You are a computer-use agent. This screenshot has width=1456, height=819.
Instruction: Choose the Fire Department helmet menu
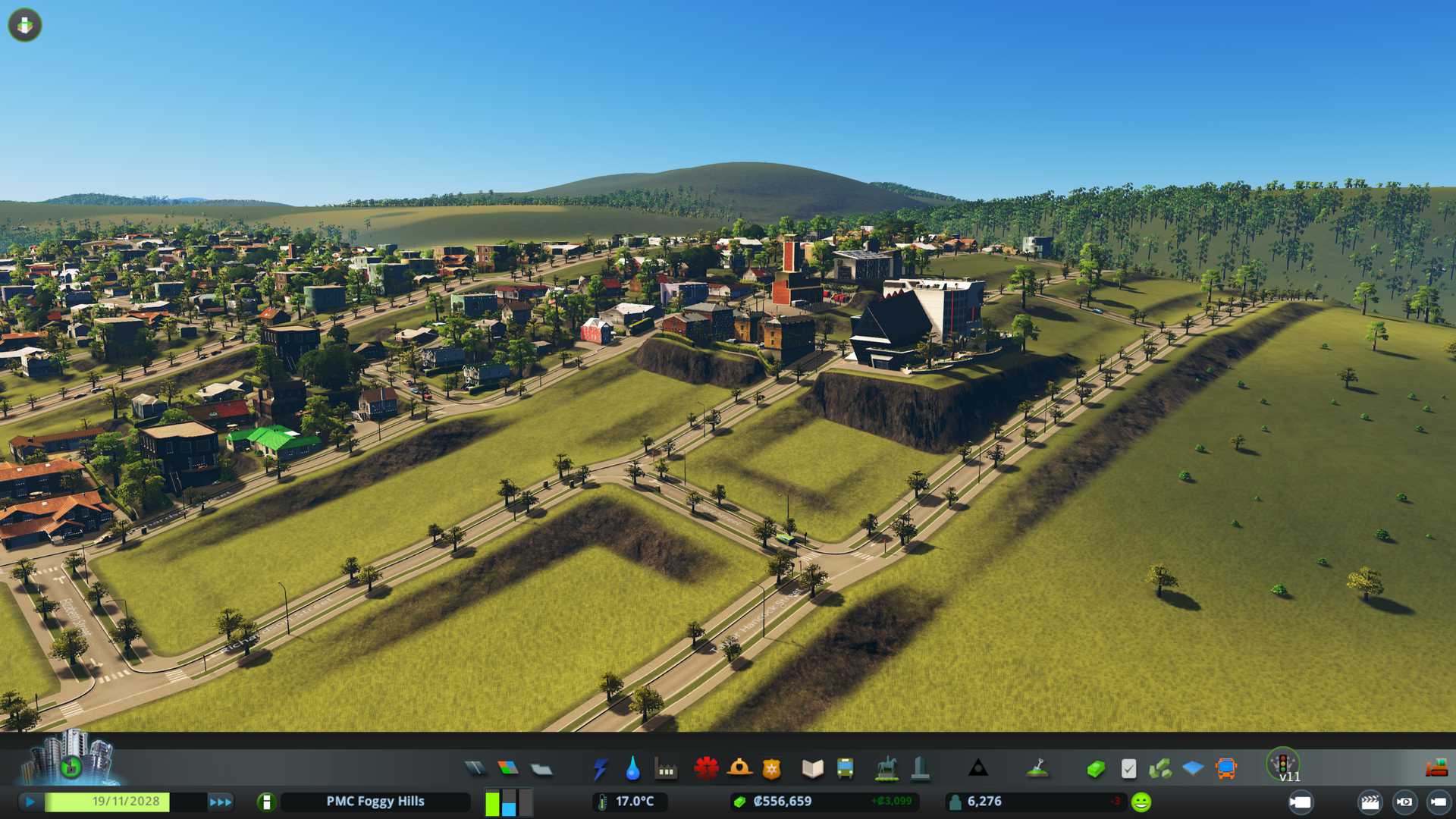pos(739,769)
